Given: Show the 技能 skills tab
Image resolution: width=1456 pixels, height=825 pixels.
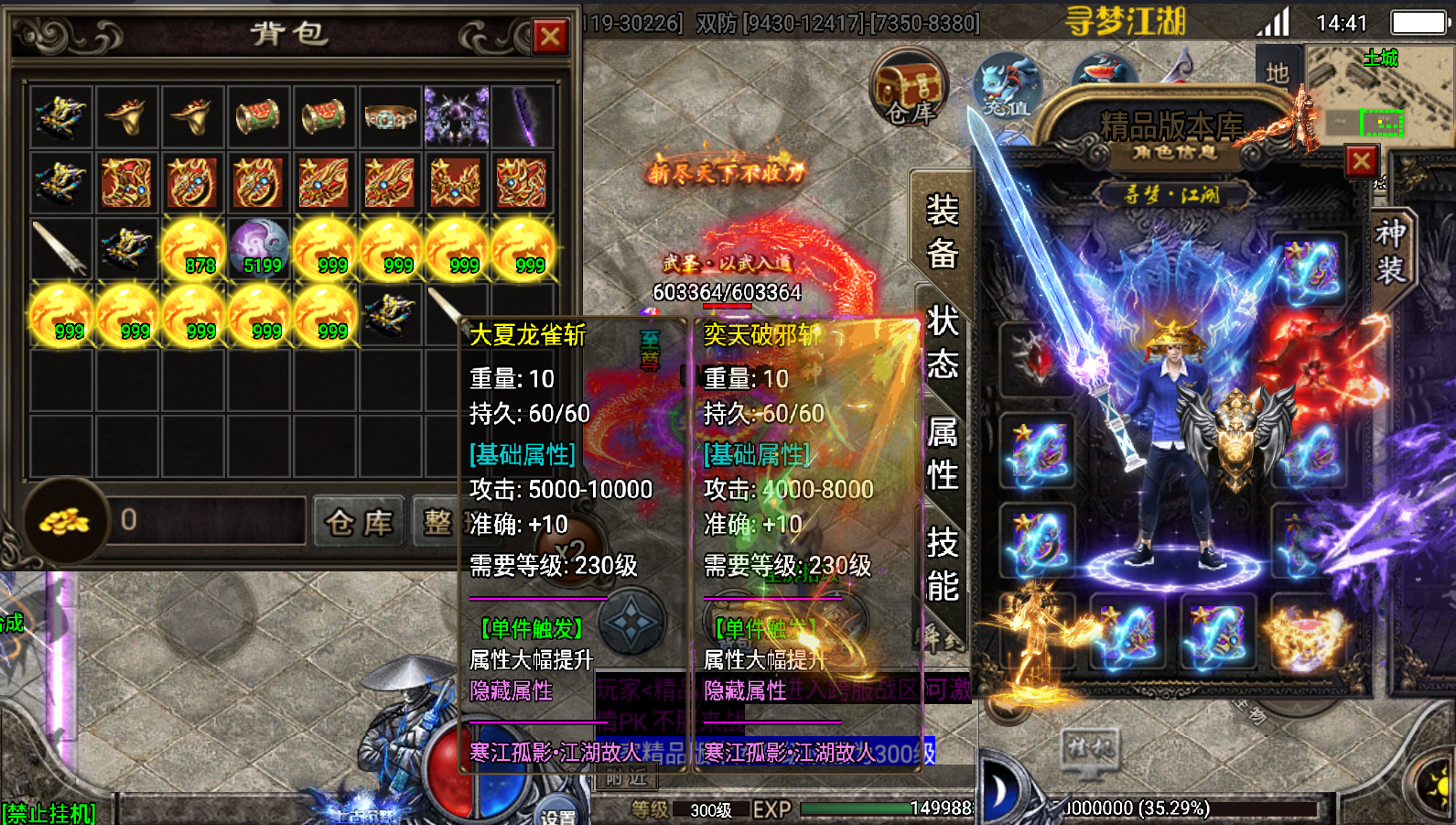Looking at the screenshot, I should pos(942,564).
